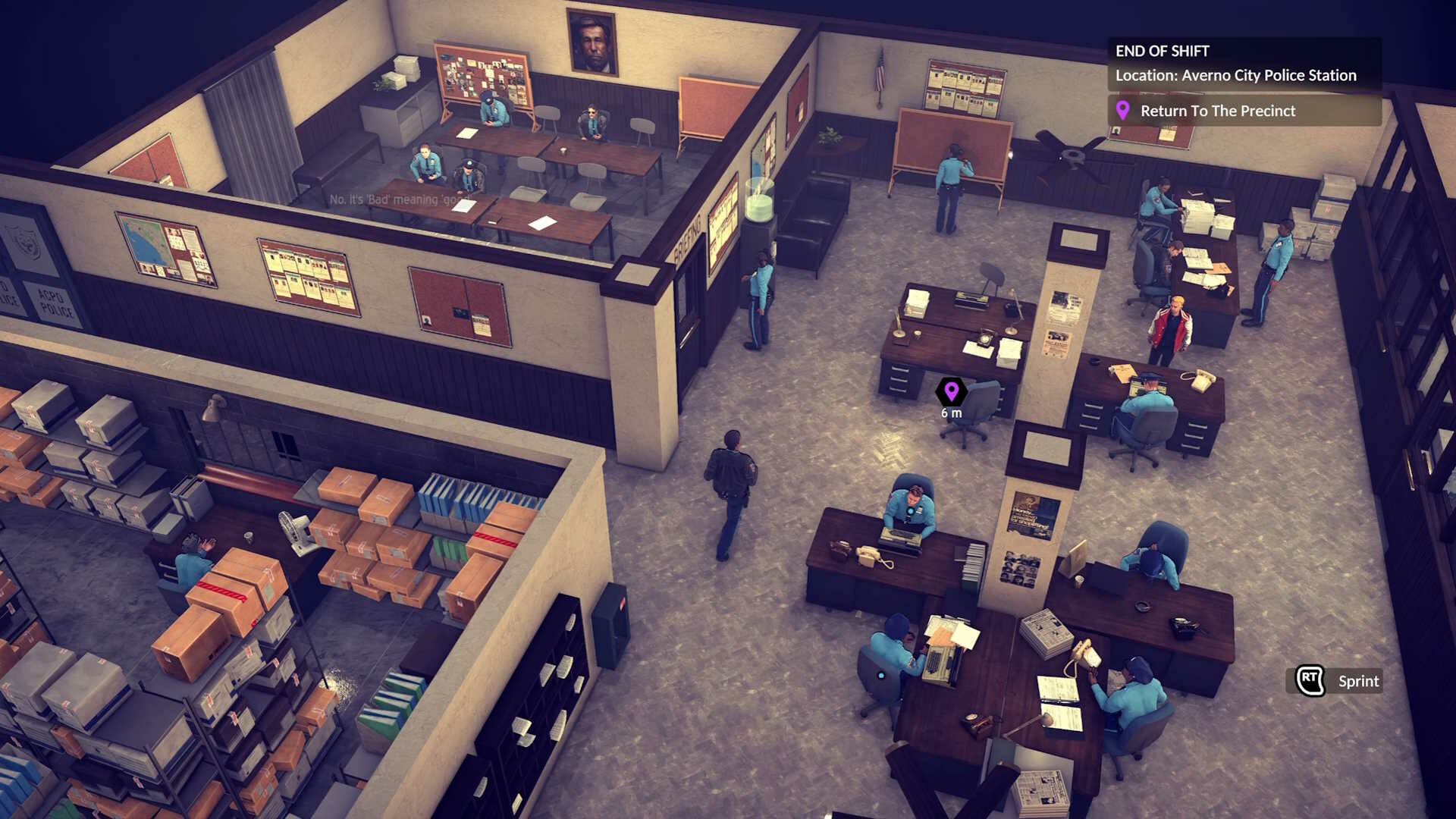
Task: Click the purple waypoint pin marker showing 6 m
Action: (x=950, y=391)
